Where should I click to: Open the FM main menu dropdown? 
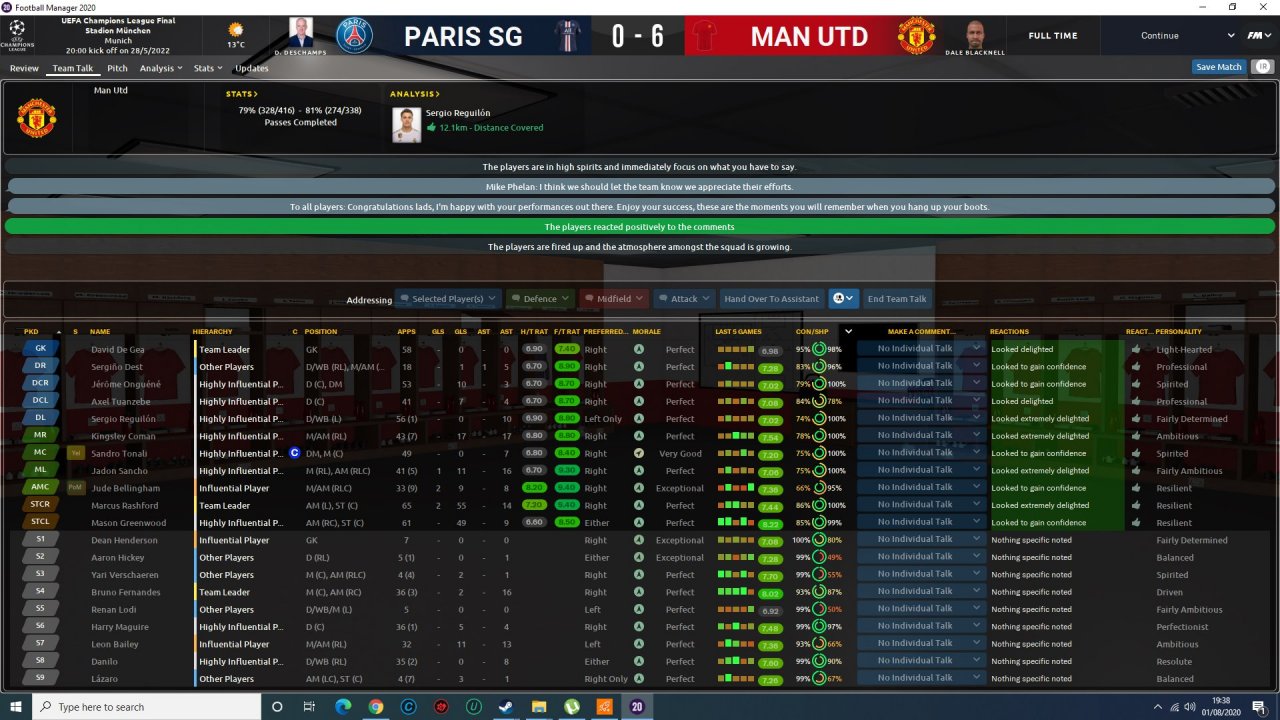(1255, 36)
